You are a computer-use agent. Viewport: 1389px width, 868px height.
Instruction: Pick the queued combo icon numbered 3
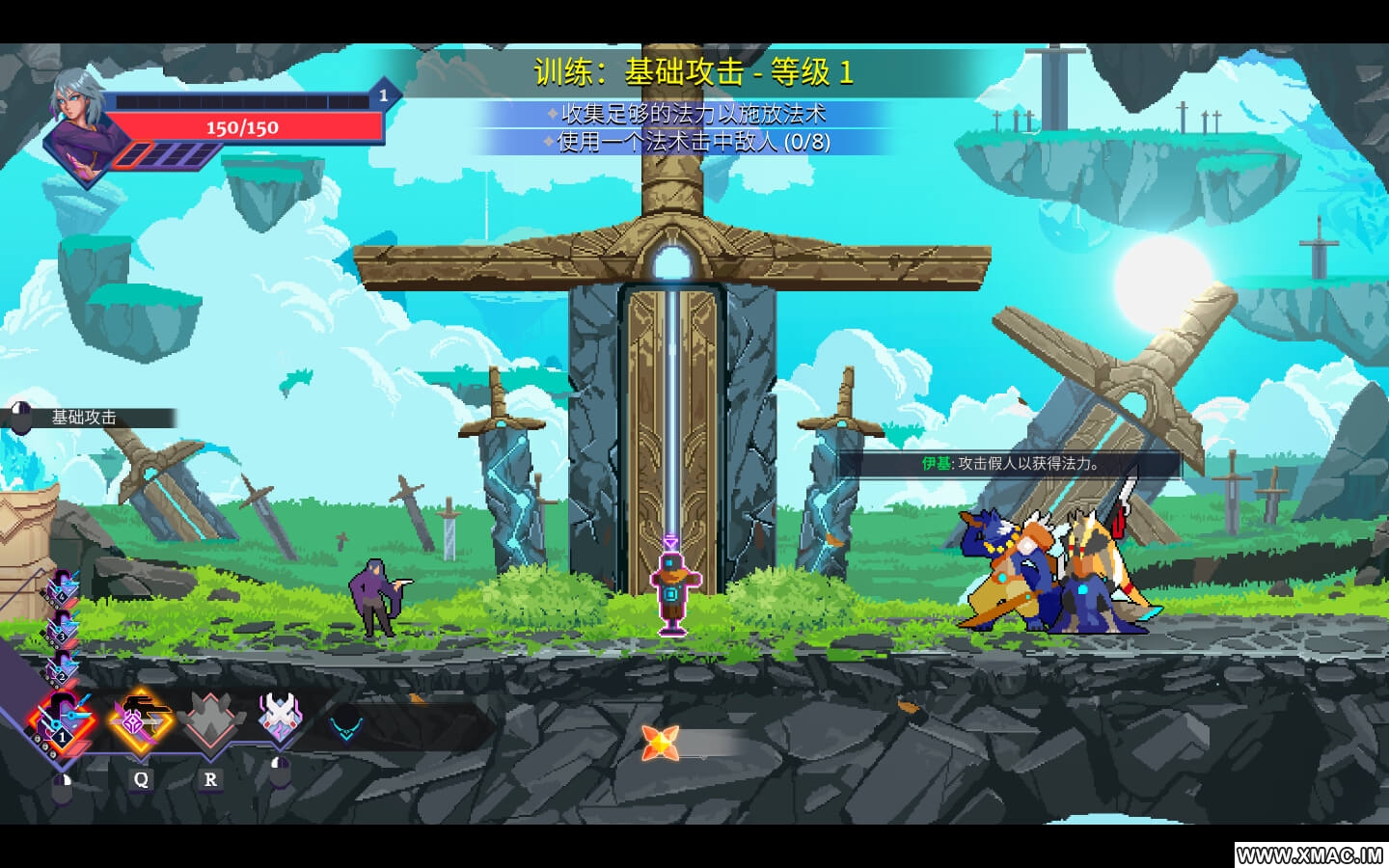point(62,628)
